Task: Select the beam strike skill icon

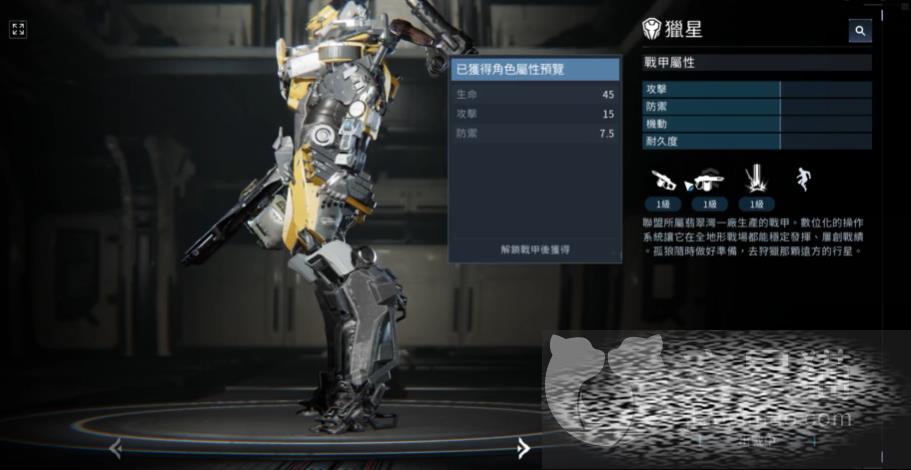Action: tap(754, 180)
